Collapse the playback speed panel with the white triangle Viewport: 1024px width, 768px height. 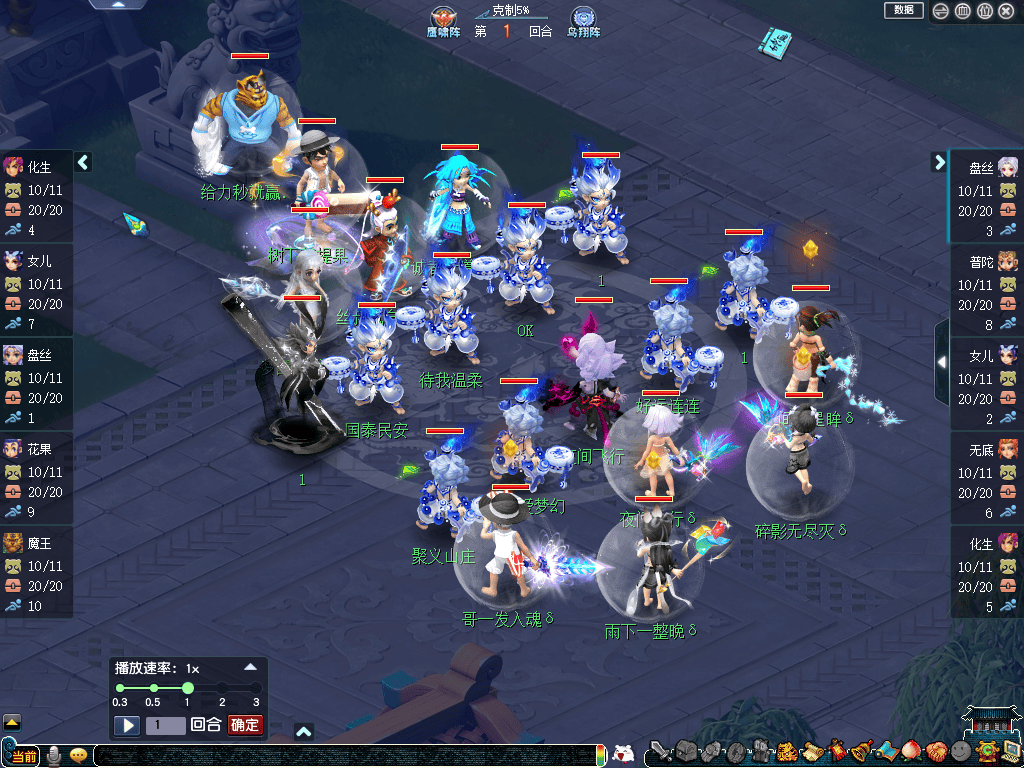(251, 666)
